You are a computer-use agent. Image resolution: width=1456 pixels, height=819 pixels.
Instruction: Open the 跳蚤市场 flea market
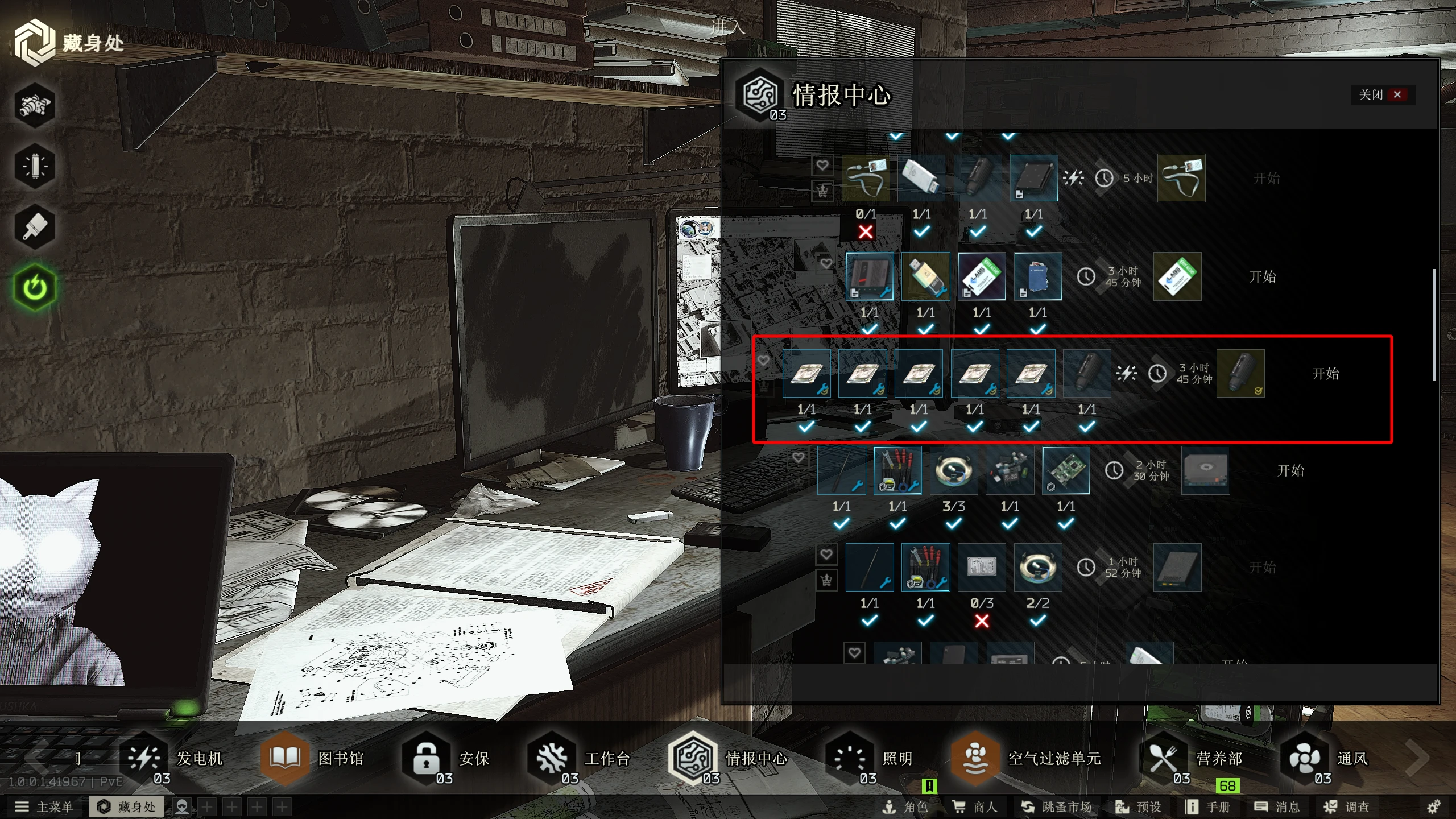point(1056,807)
